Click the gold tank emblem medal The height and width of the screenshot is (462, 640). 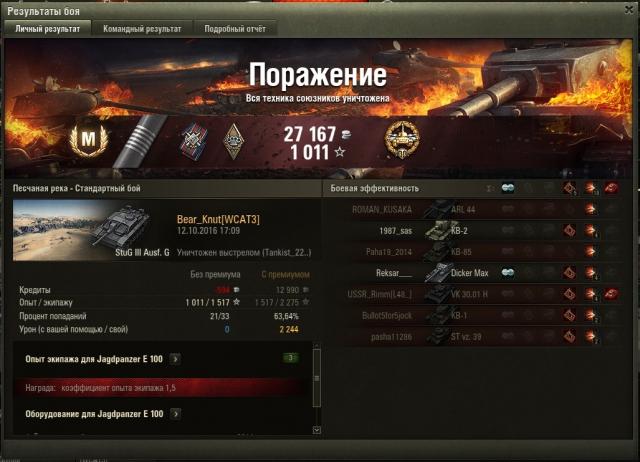pyautogui.click(x=402, y=139)
